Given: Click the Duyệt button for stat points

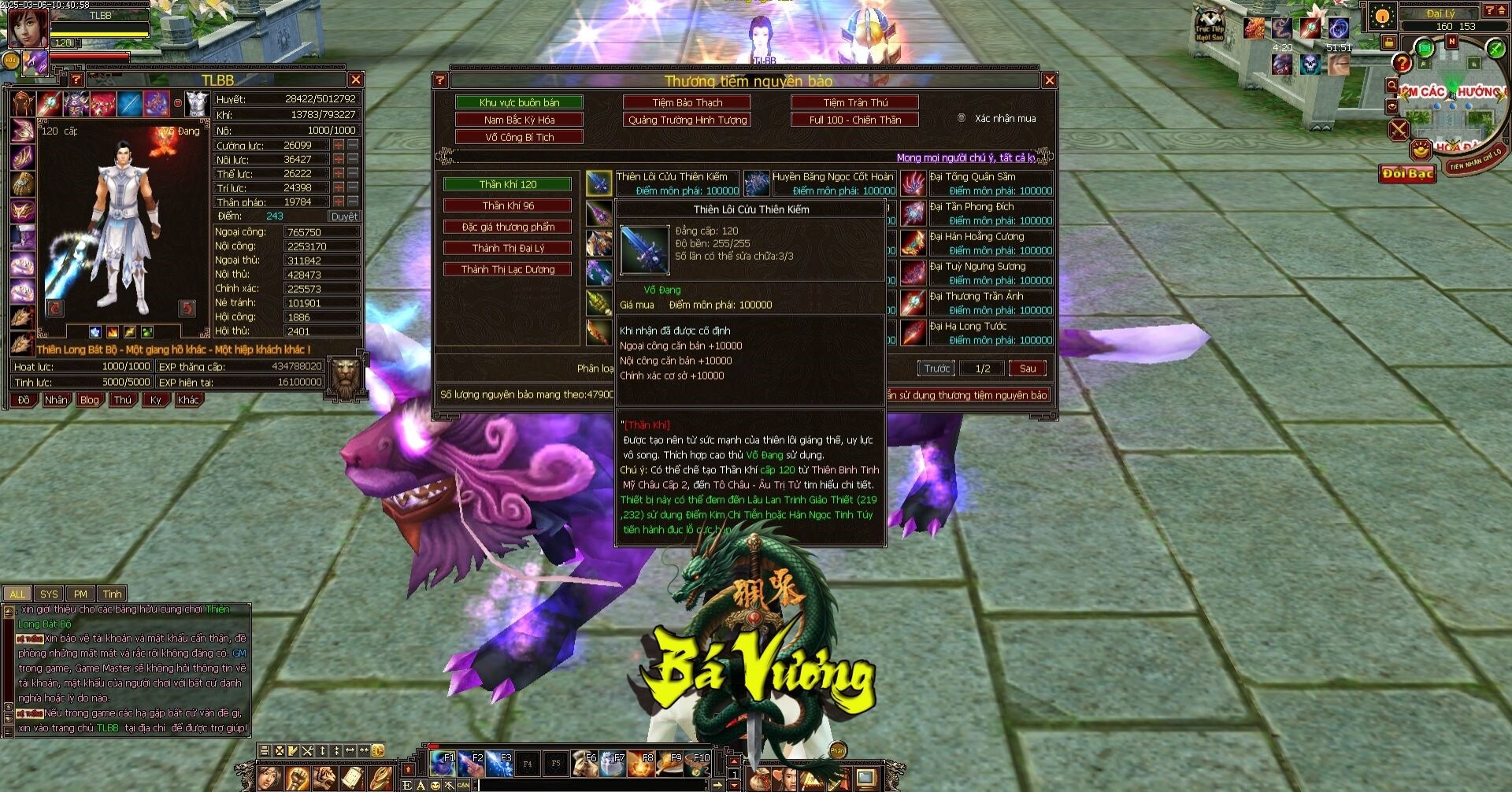Looking at the screenshot, I should point(344,217).
